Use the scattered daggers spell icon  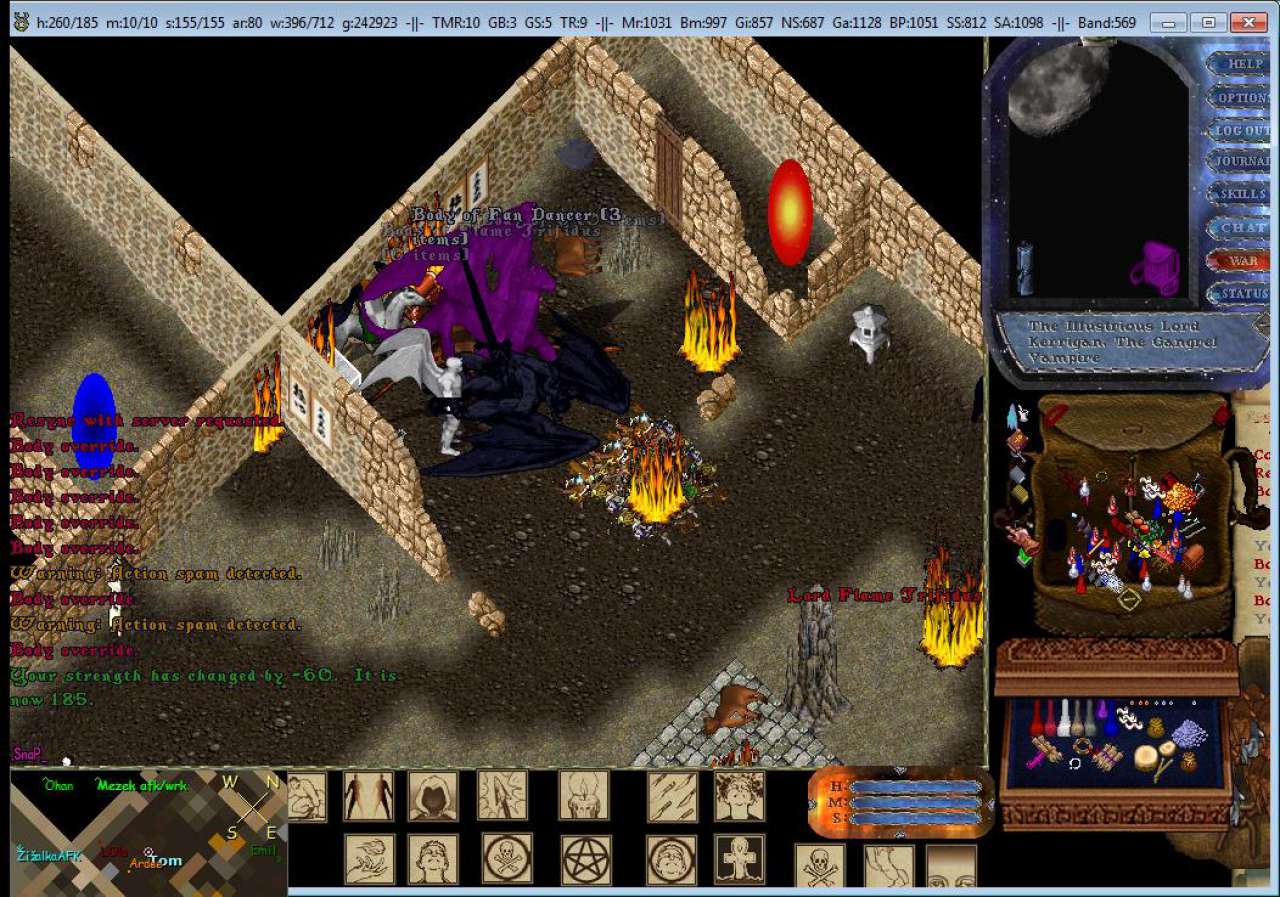672,797
